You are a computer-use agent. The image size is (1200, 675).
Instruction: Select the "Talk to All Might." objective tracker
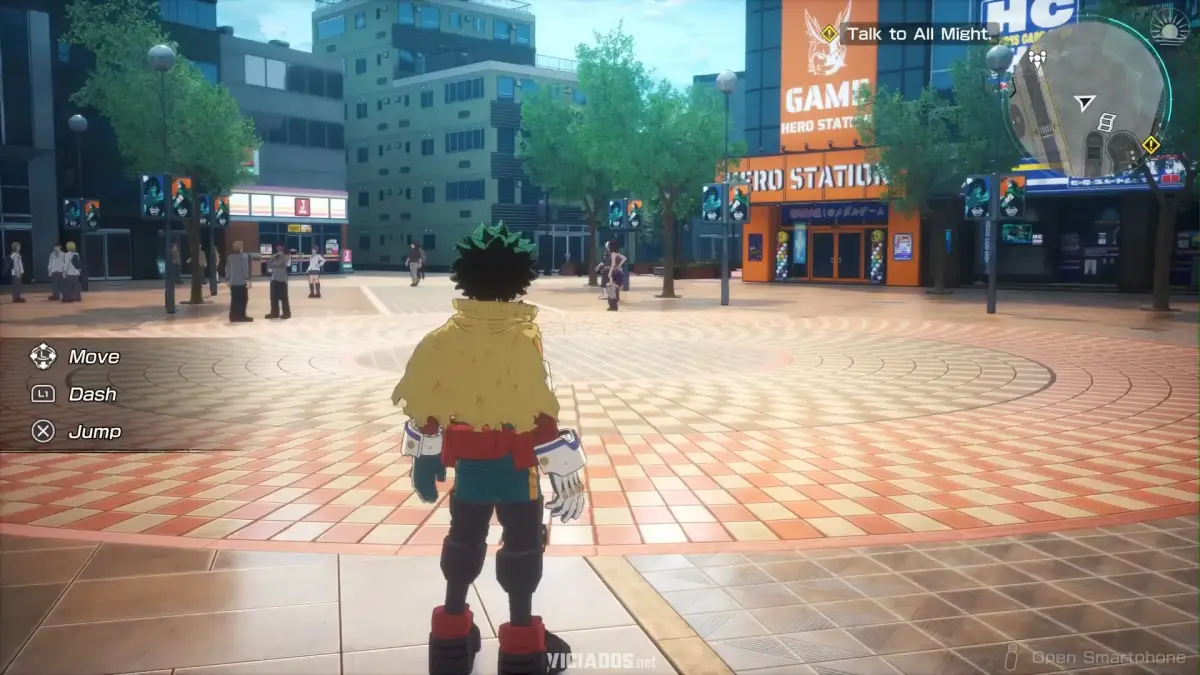pyautogui.click(x=918, y=34)
